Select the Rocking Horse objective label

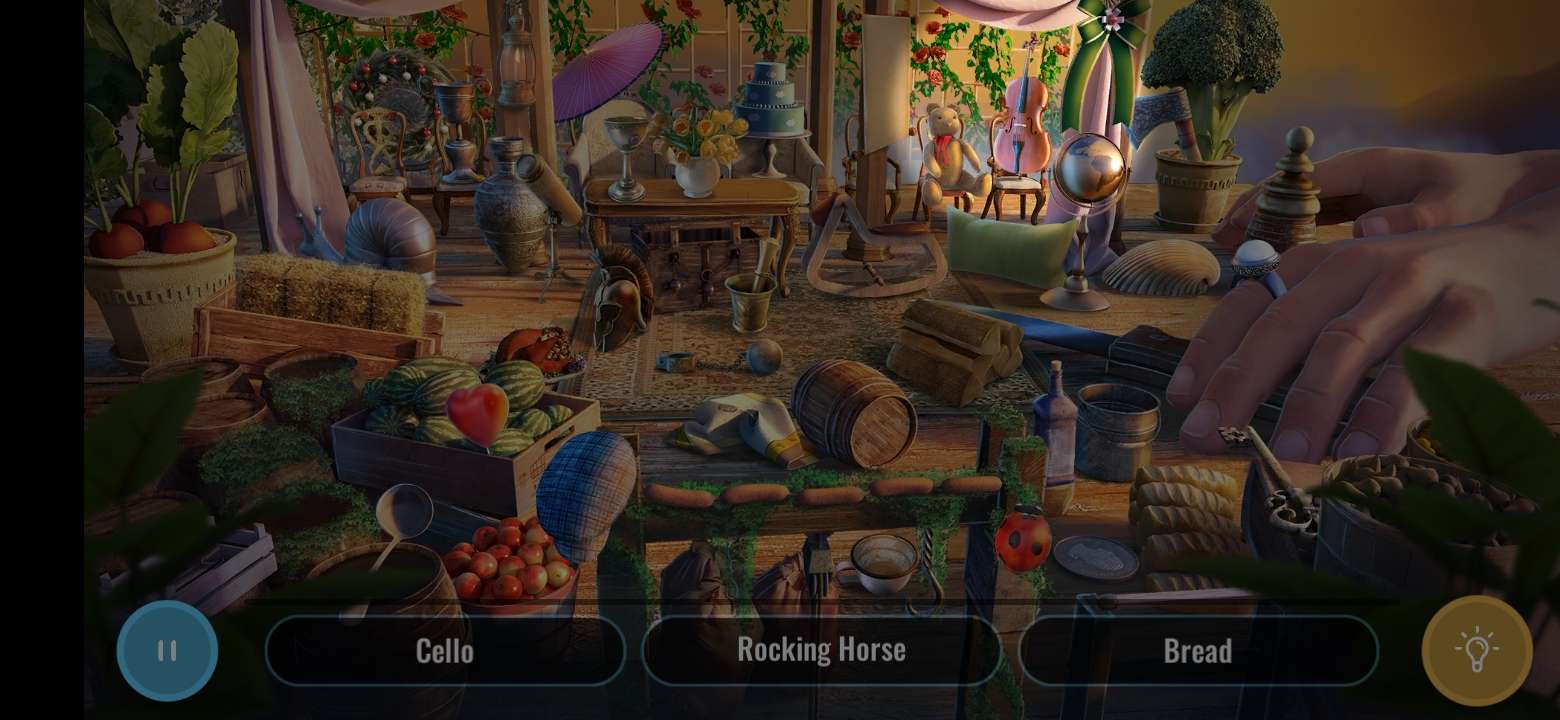pos(821,649)
